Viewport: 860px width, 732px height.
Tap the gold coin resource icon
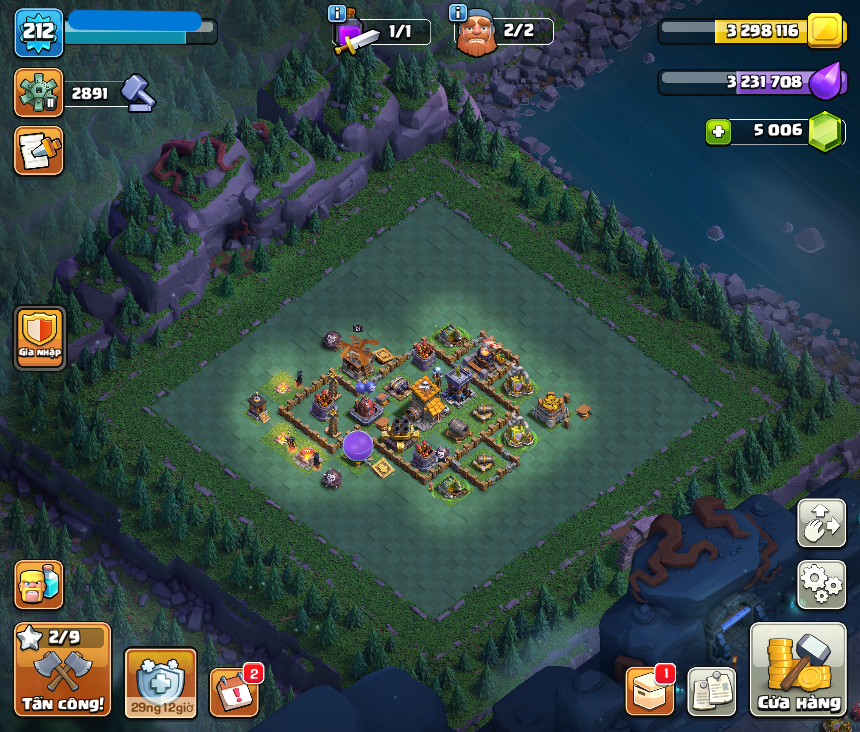826,30
